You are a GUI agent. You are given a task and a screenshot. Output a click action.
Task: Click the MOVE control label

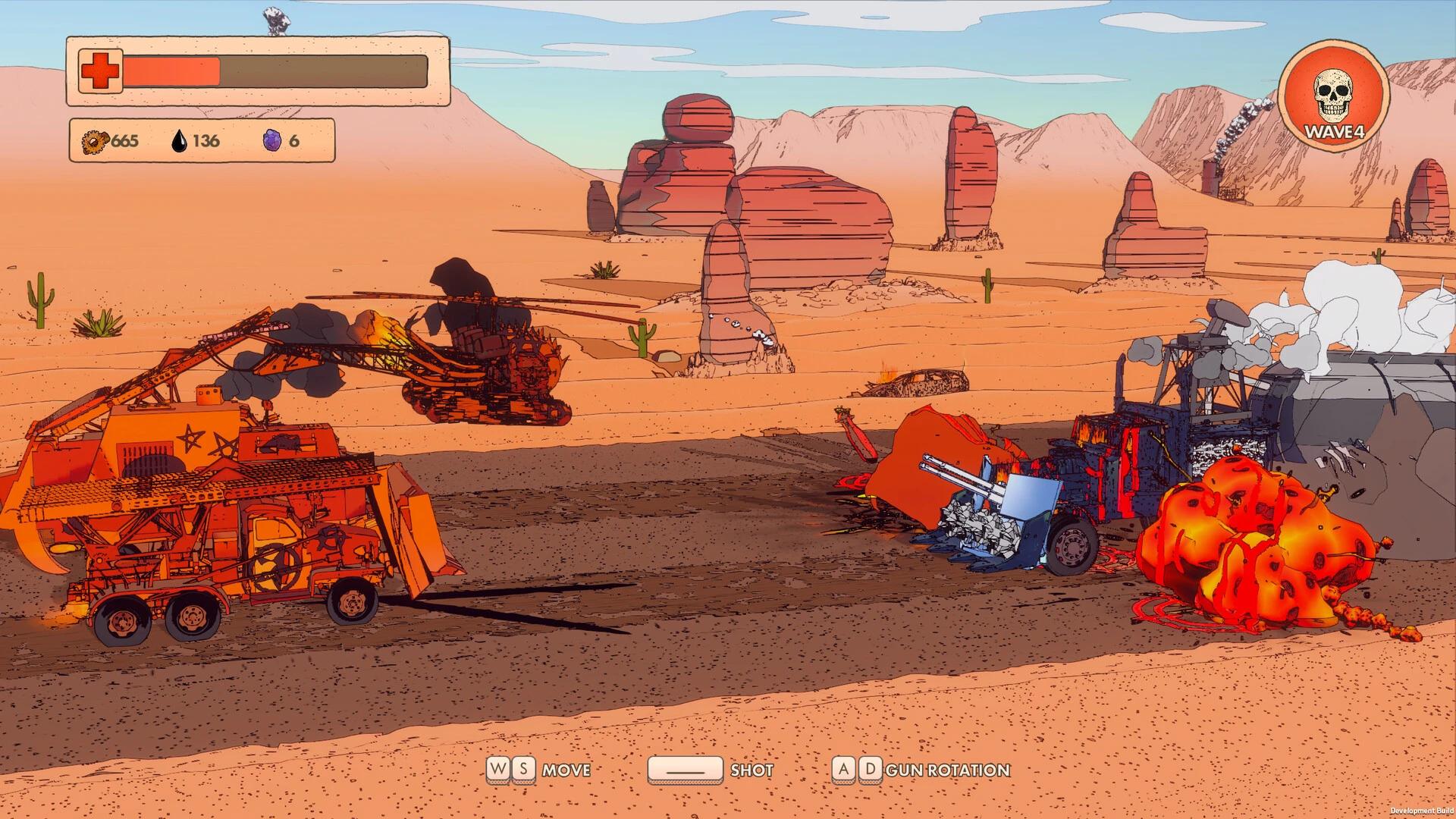[567, 770]
